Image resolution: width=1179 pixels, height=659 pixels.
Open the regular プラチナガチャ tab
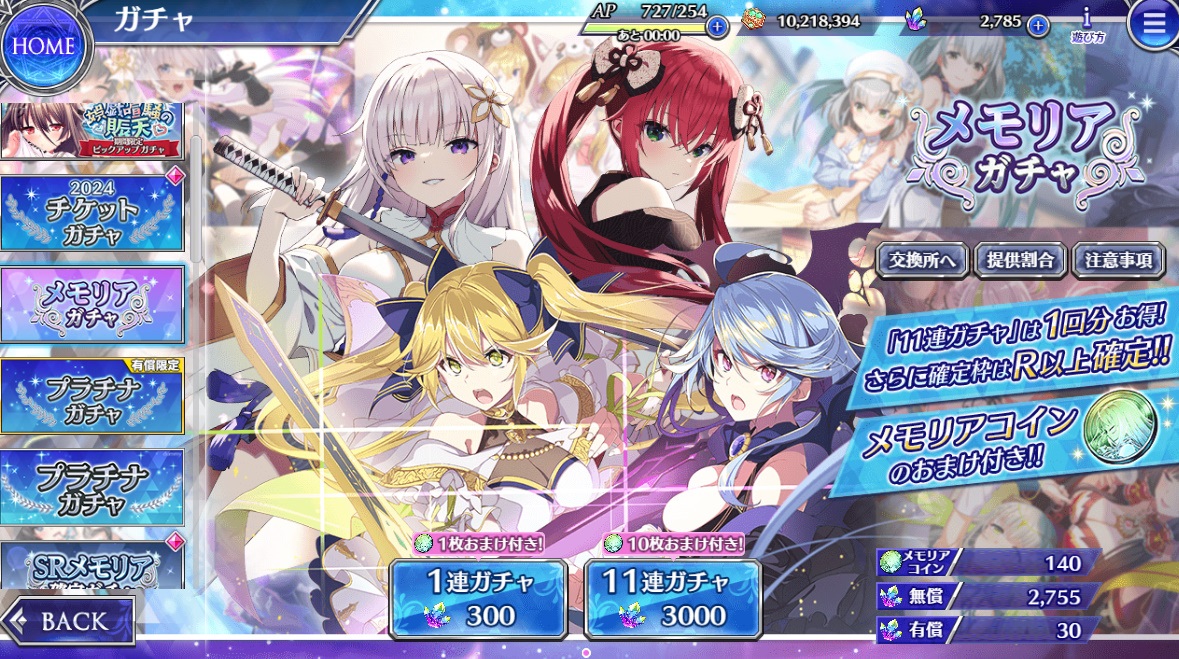[x=92, y=486]
